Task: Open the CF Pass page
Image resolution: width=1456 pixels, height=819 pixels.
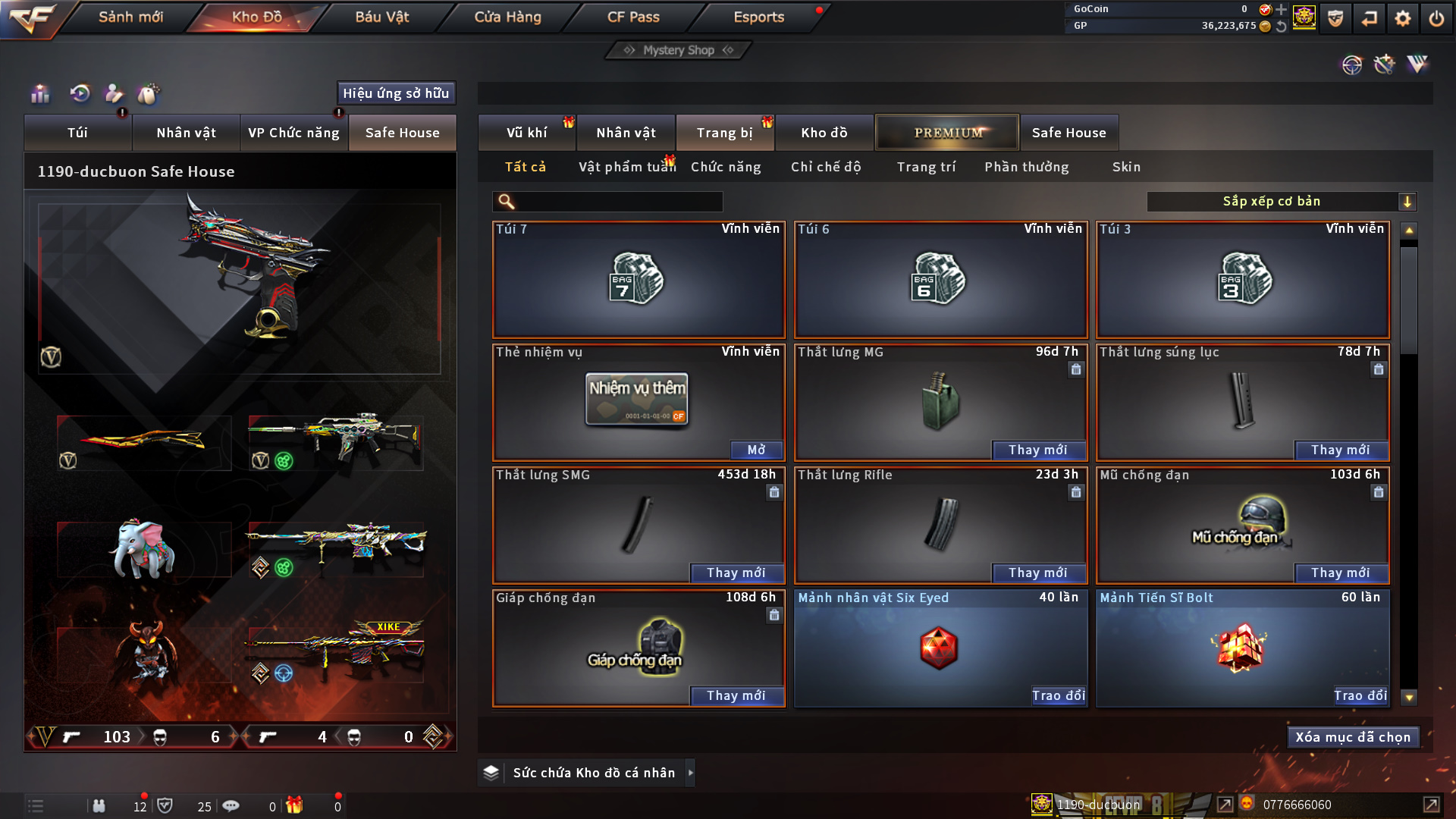Action: click(633, 17)
